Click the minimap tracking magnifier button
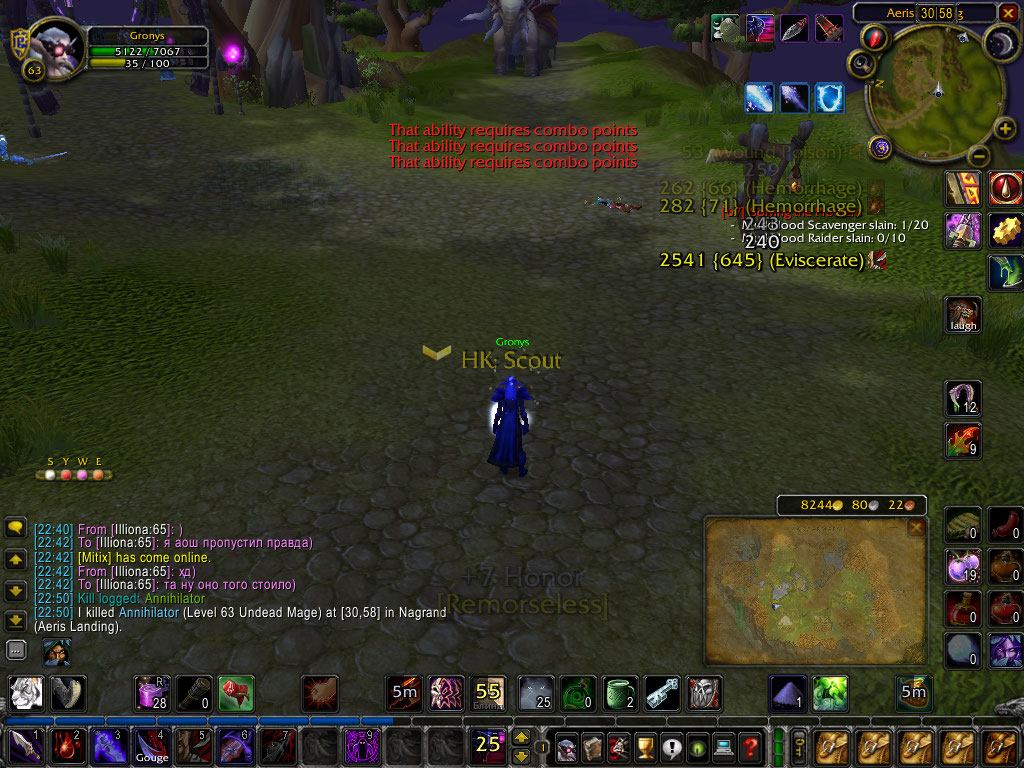Screen dimensions: 1024x768 coord(861,65)
